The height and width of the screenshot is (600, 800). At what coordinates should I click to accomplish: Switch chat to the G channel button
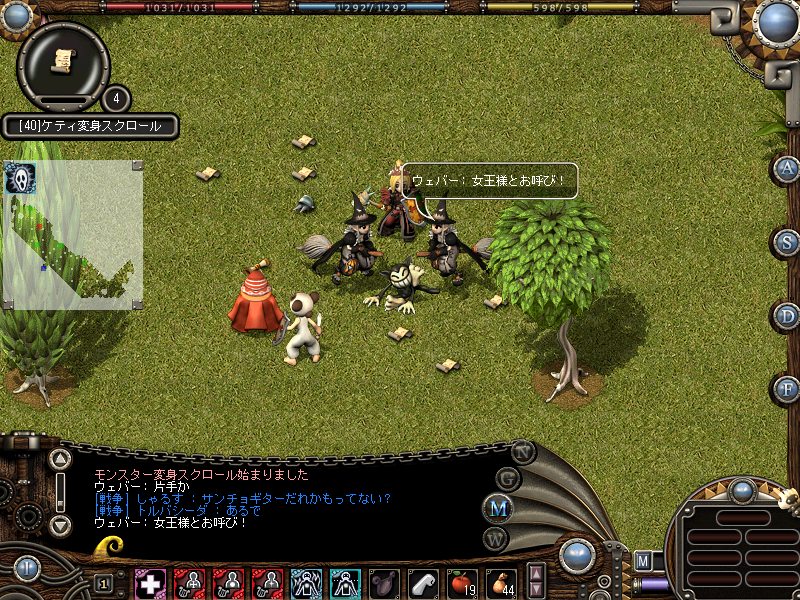[508, 478]
